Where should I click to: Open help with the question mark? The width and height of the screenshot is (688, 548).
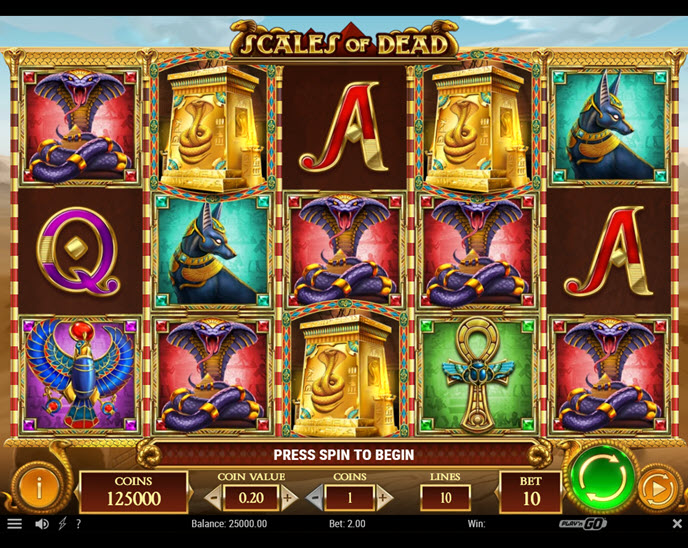click(x=78, y=523)
